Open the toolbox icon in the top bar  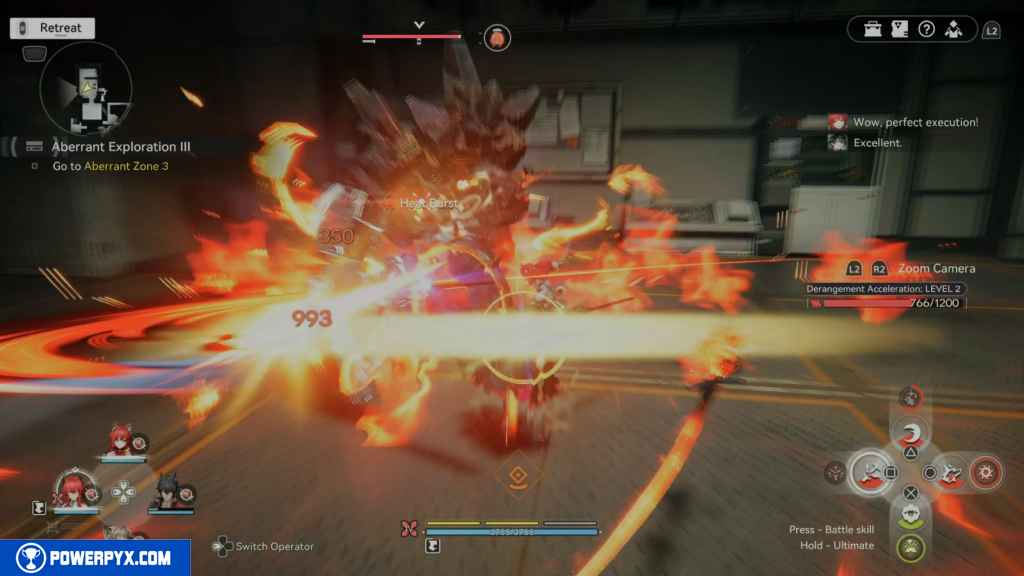pos(873,29)
